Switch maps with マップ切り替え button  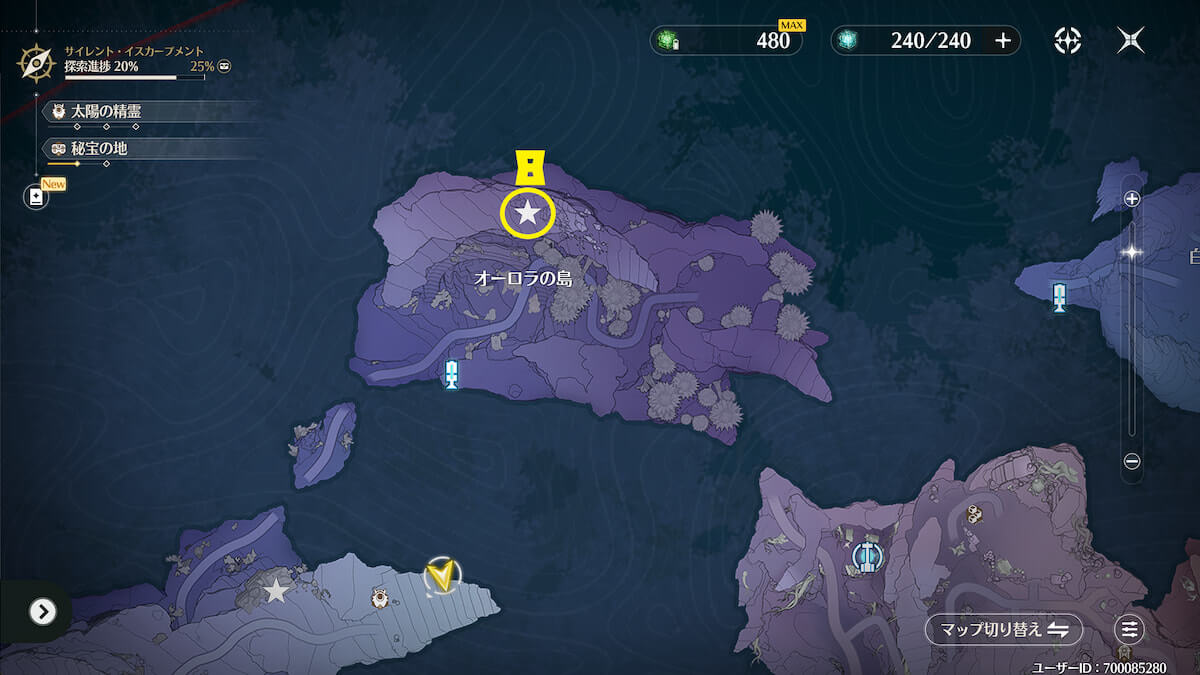point(1004,629)
